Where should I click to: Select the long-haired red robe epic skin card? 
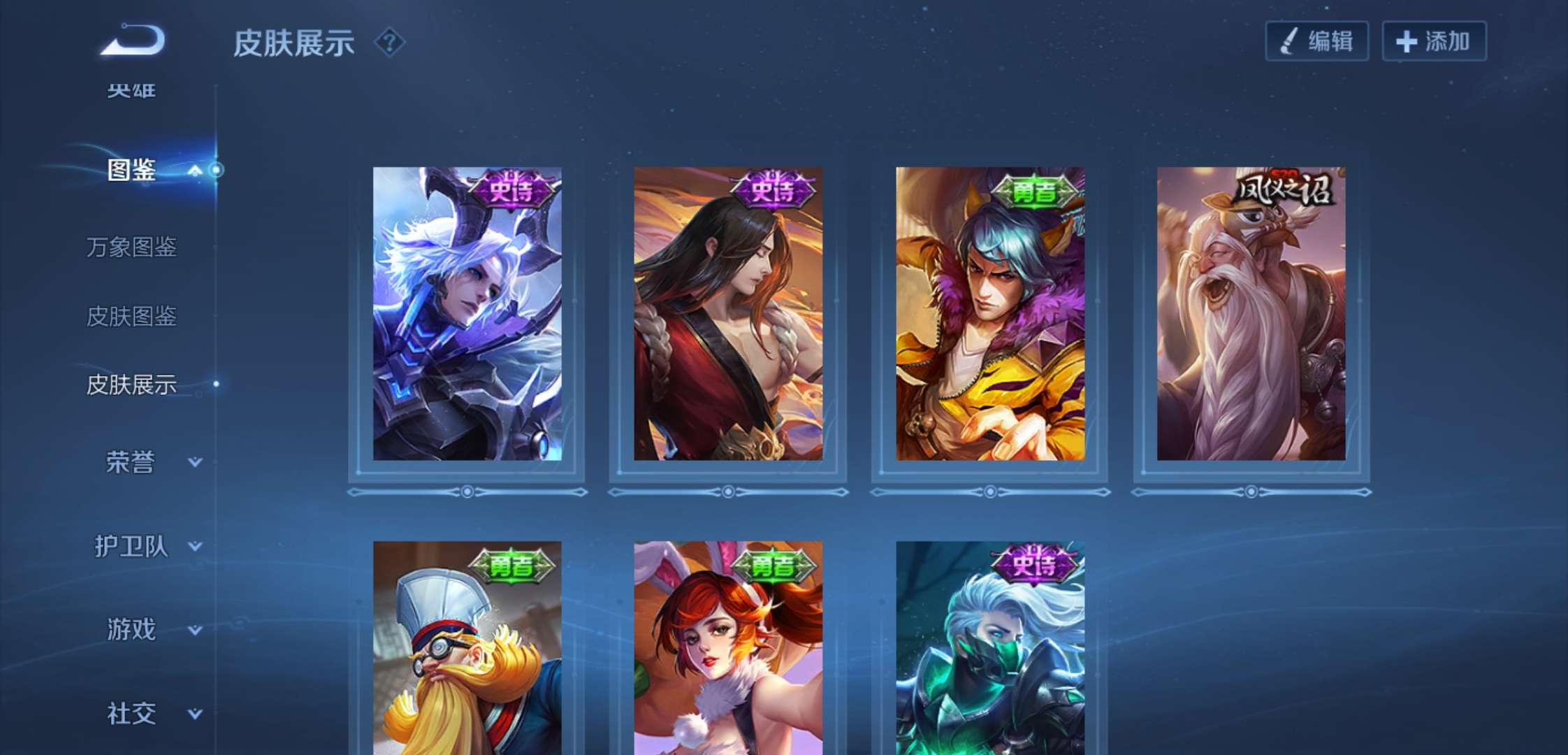pyautogui.click(x=728, y=315)
